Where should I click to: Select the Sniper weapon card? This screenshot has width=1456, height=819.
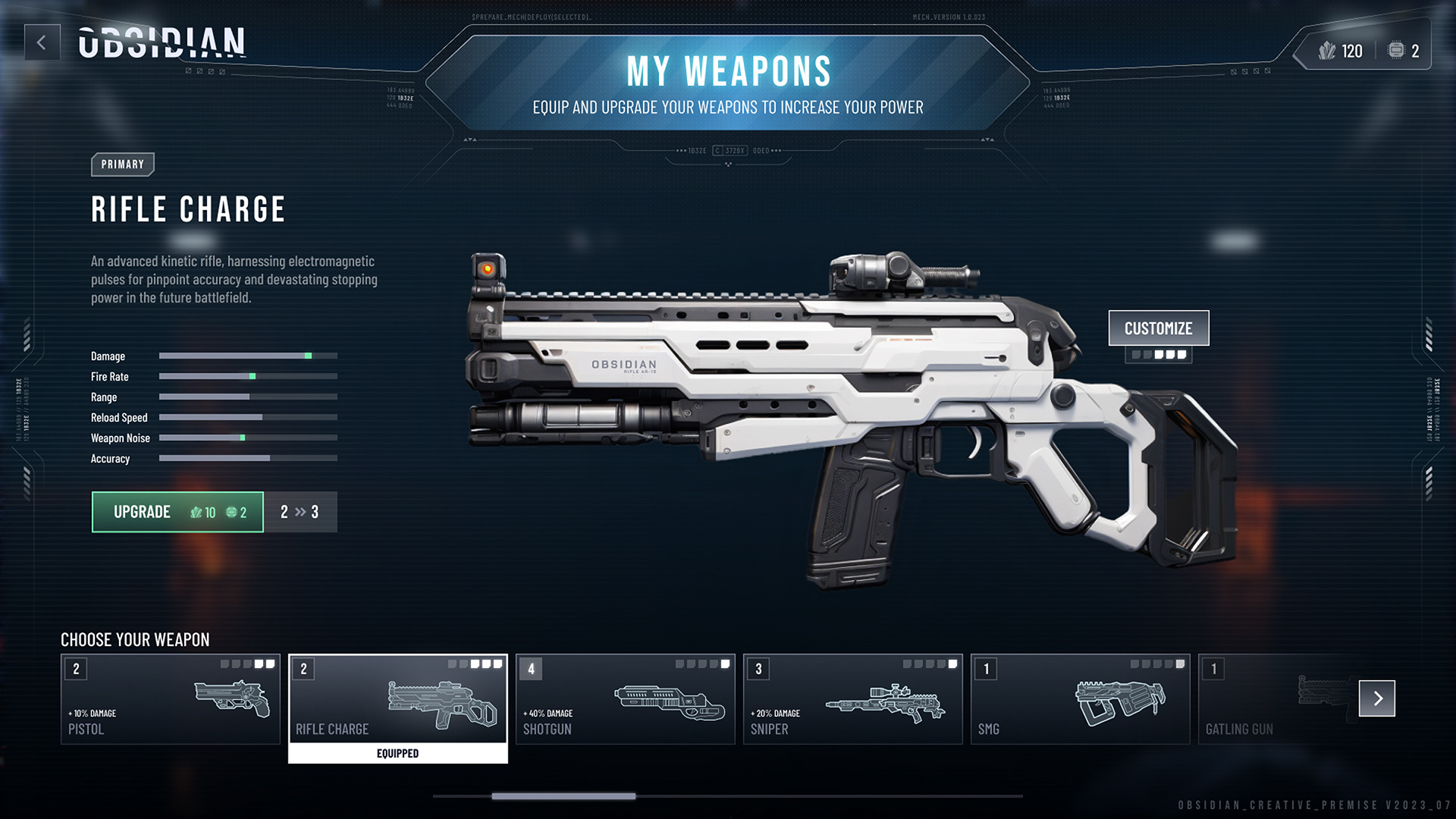[x=852, y=699]
